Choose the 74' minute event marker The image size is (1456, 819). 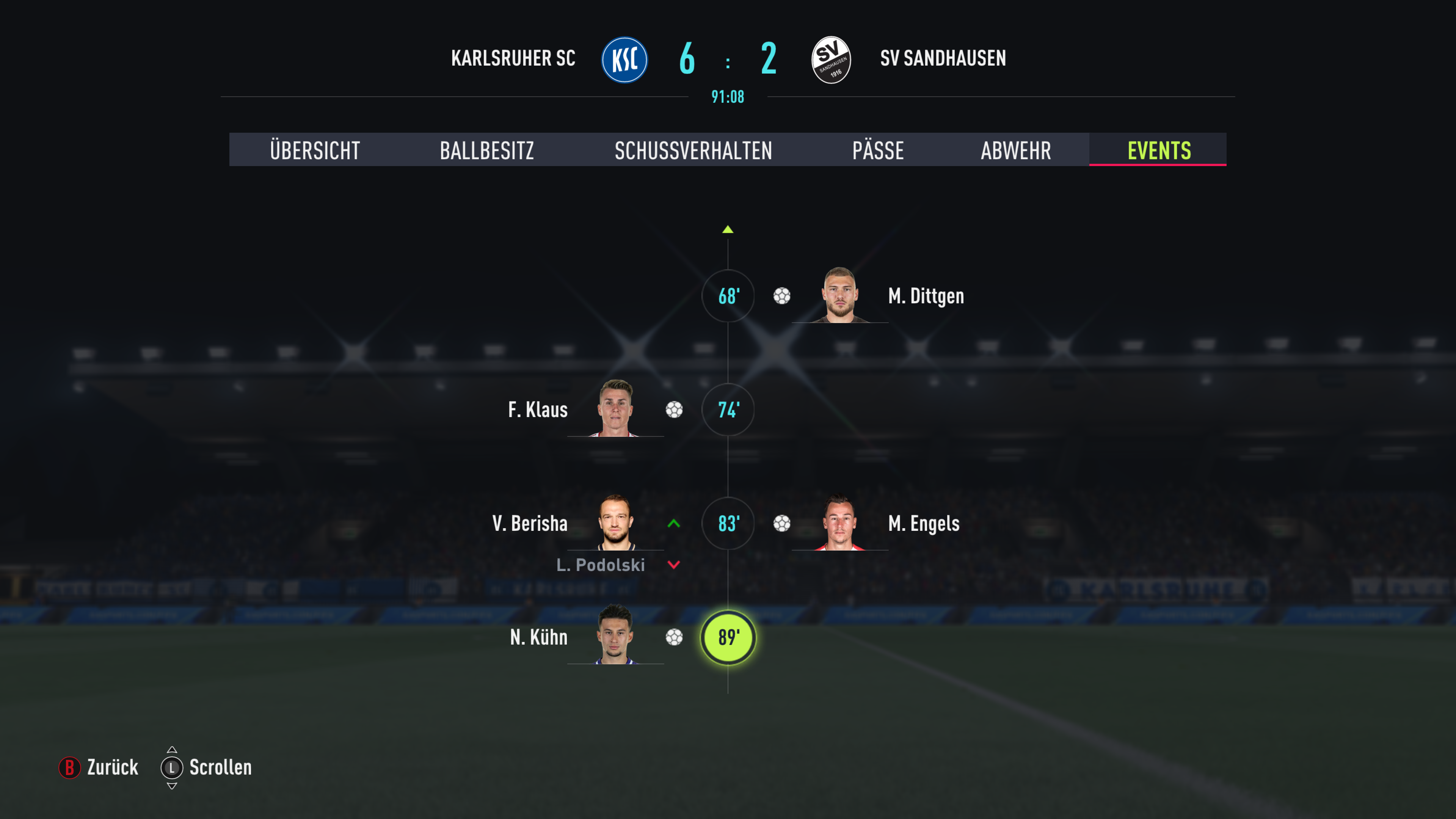(x=728, y=410)
